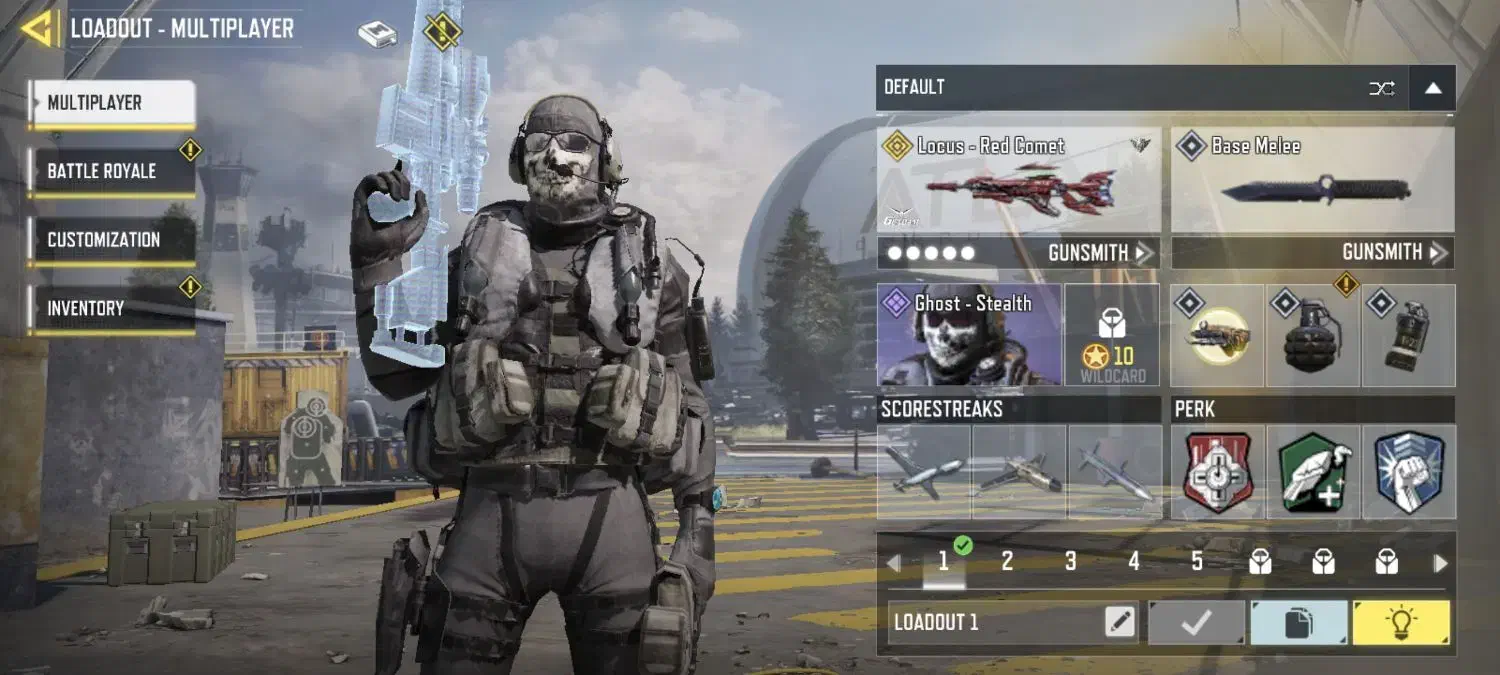This screenshot has height=675, width=1500.
Task: Select the smoke grenade tactical slot
Action: (x=1408, y=336)
